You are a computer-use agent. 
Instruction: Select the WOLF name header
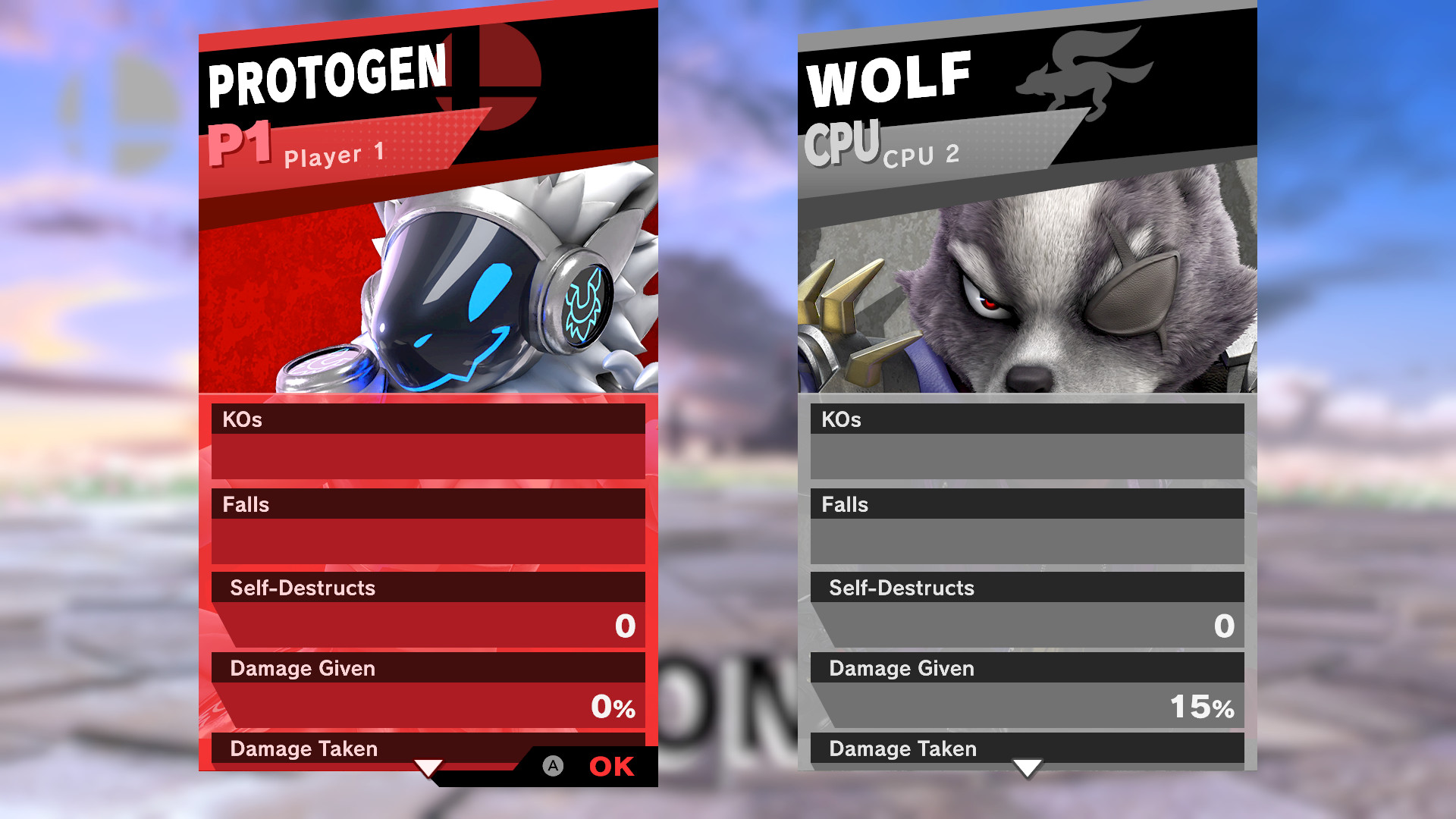point(887,74)
